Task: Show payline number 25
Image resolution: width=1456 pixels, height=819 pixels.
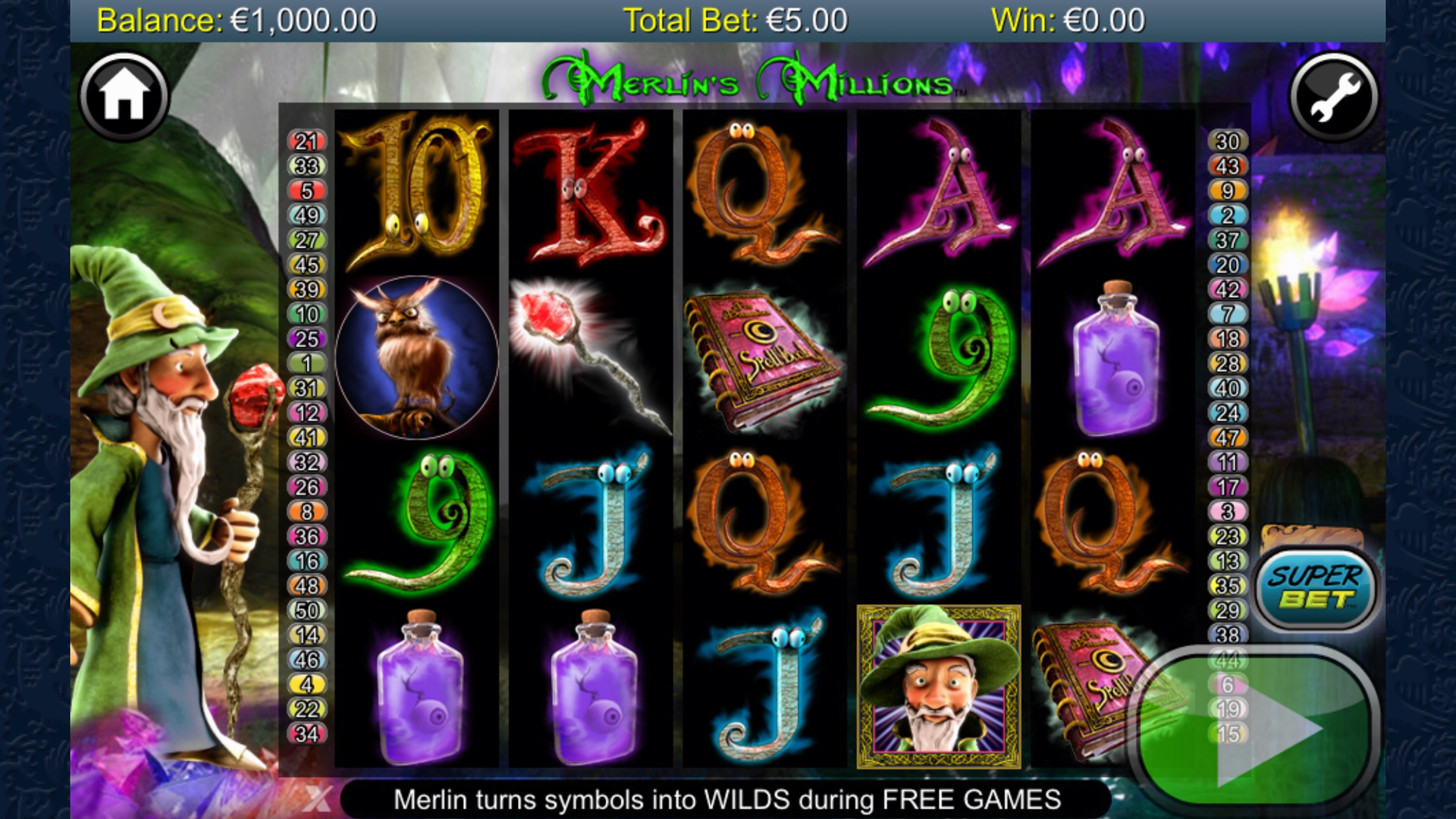Action: tap(306, 338)
